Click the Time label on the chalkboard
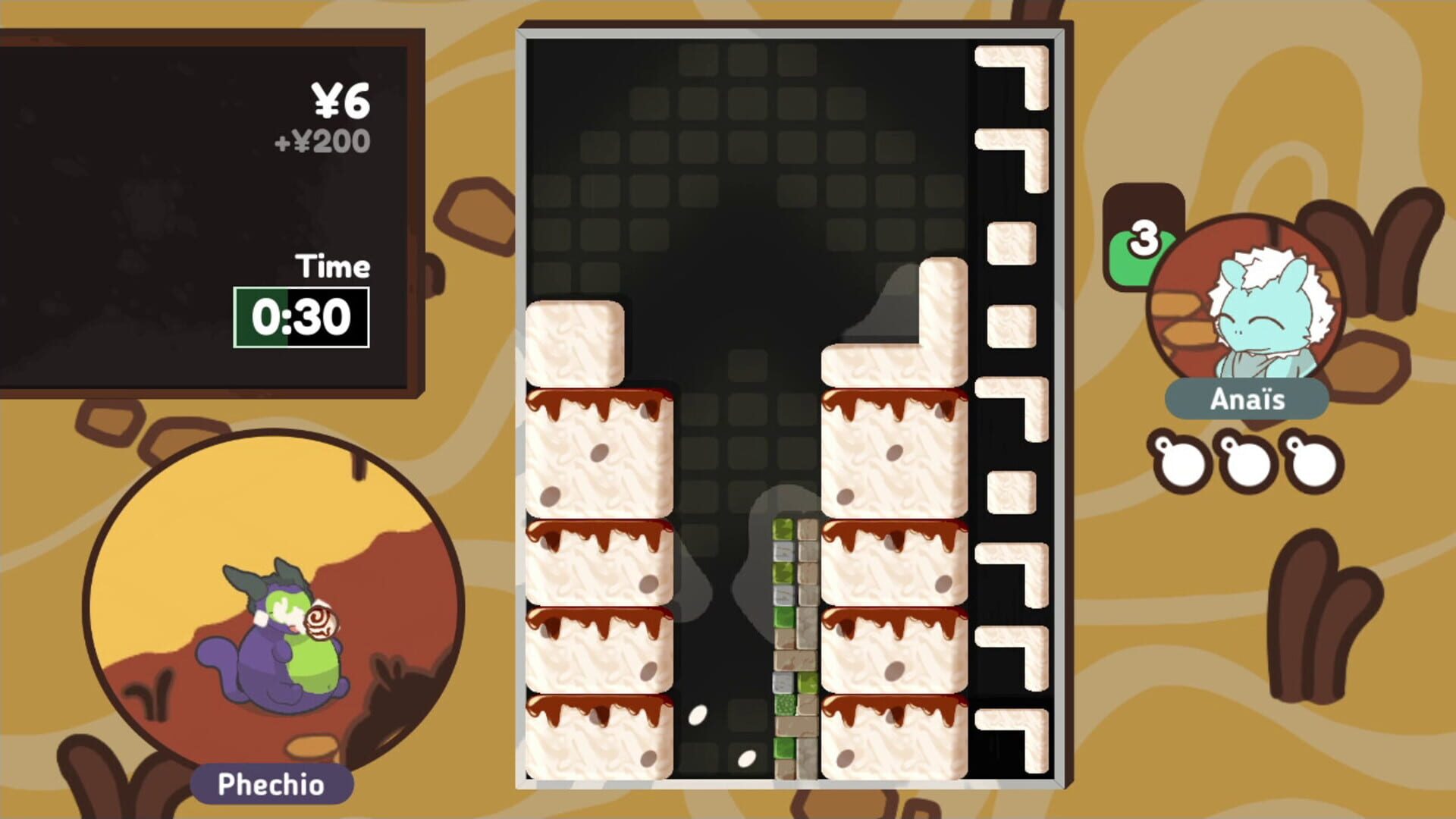The width and height of the screenshot is (1456, 819). tap(331, 266)
